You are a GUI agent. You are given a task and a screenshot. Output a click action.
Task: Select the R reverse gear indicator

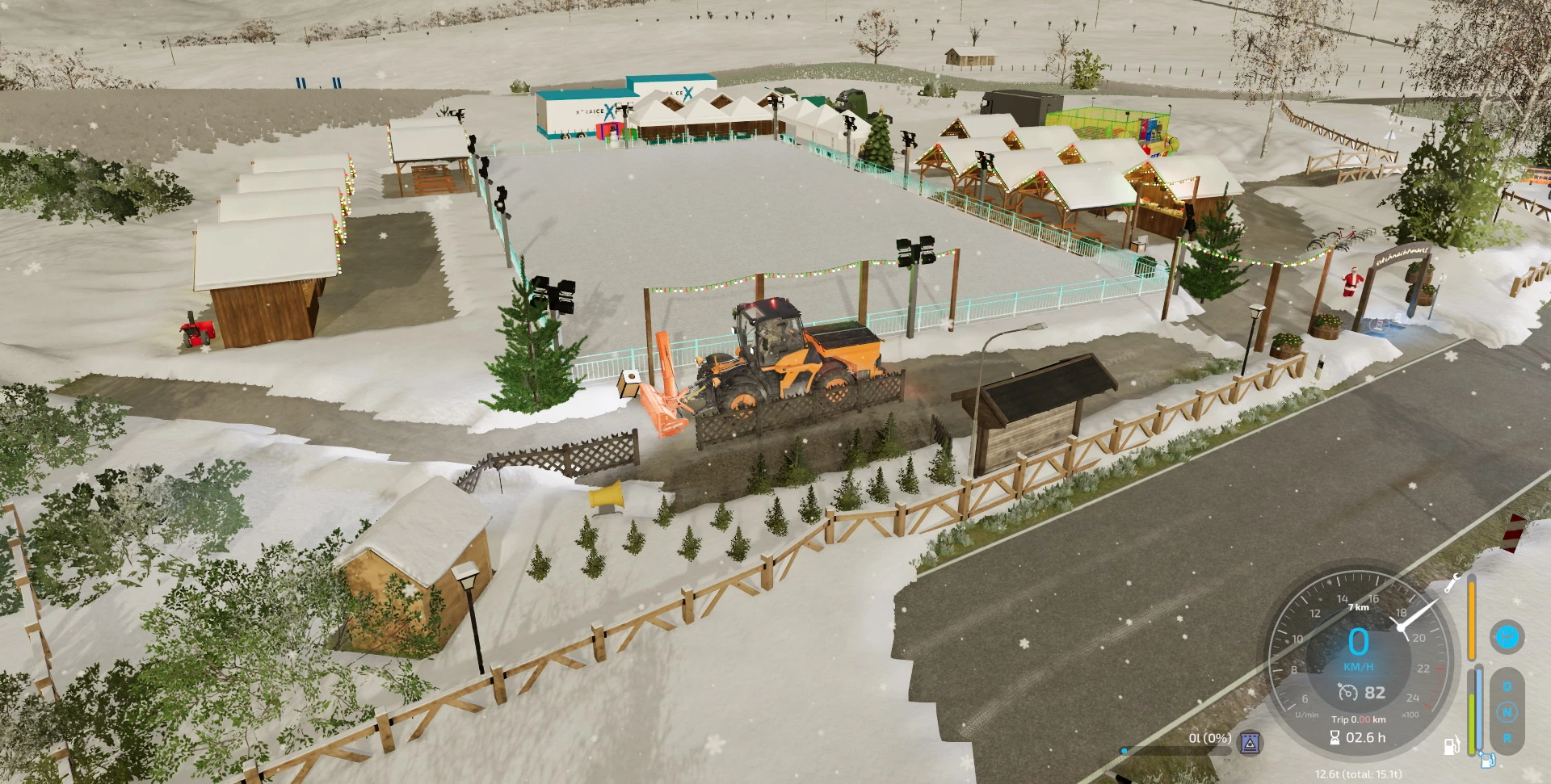1508,737
